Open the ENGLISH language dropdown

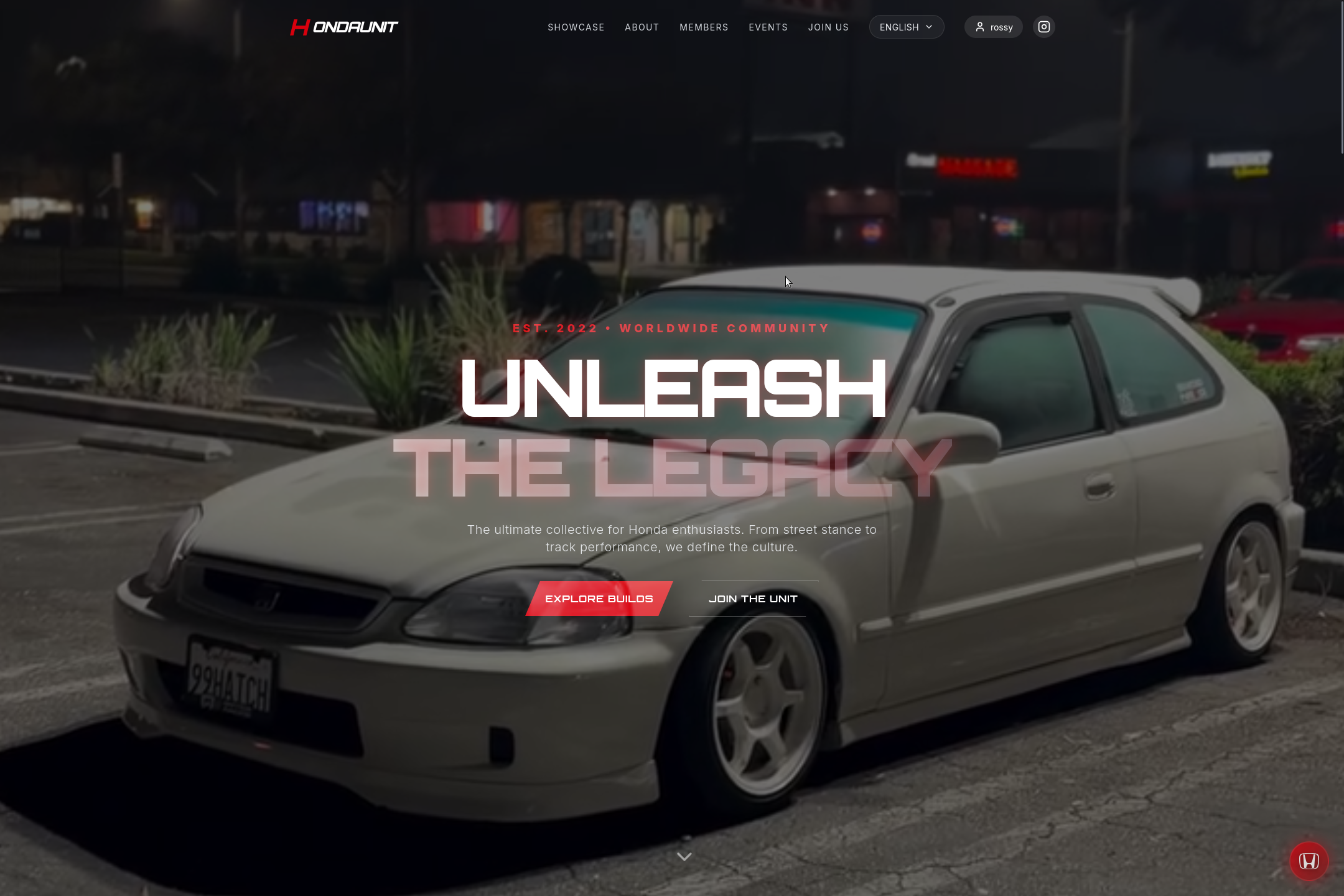tap(905, 27)
